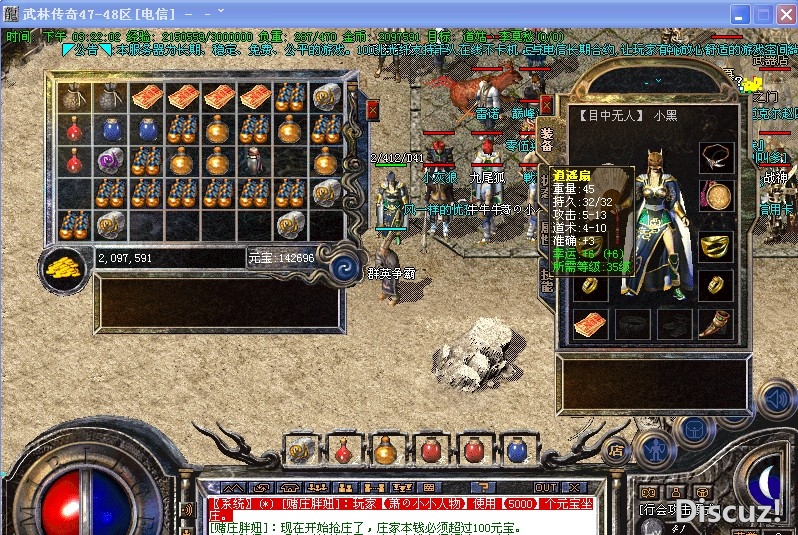Toggle the sound speaker button
The height and width of the screenshot is (535, 798).
tap(775, 401)
